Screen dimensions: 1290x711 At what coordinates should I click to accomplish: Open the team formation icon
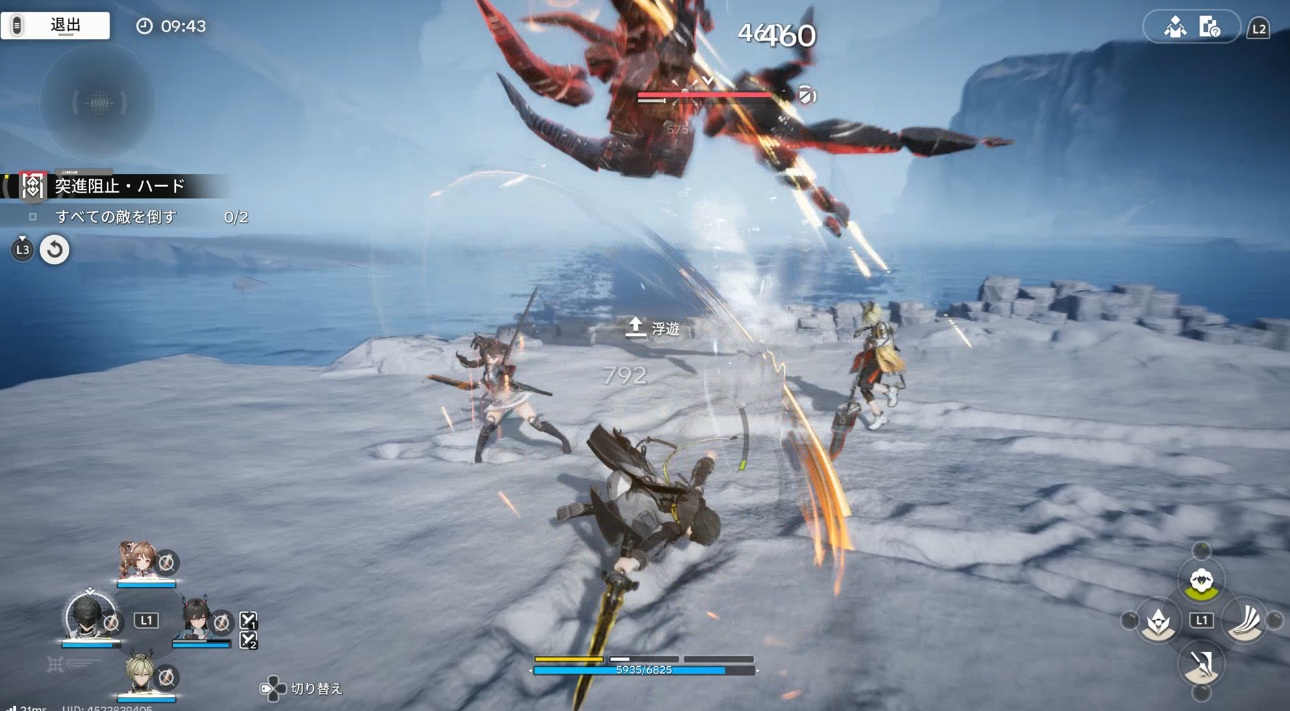point(1176,27)
